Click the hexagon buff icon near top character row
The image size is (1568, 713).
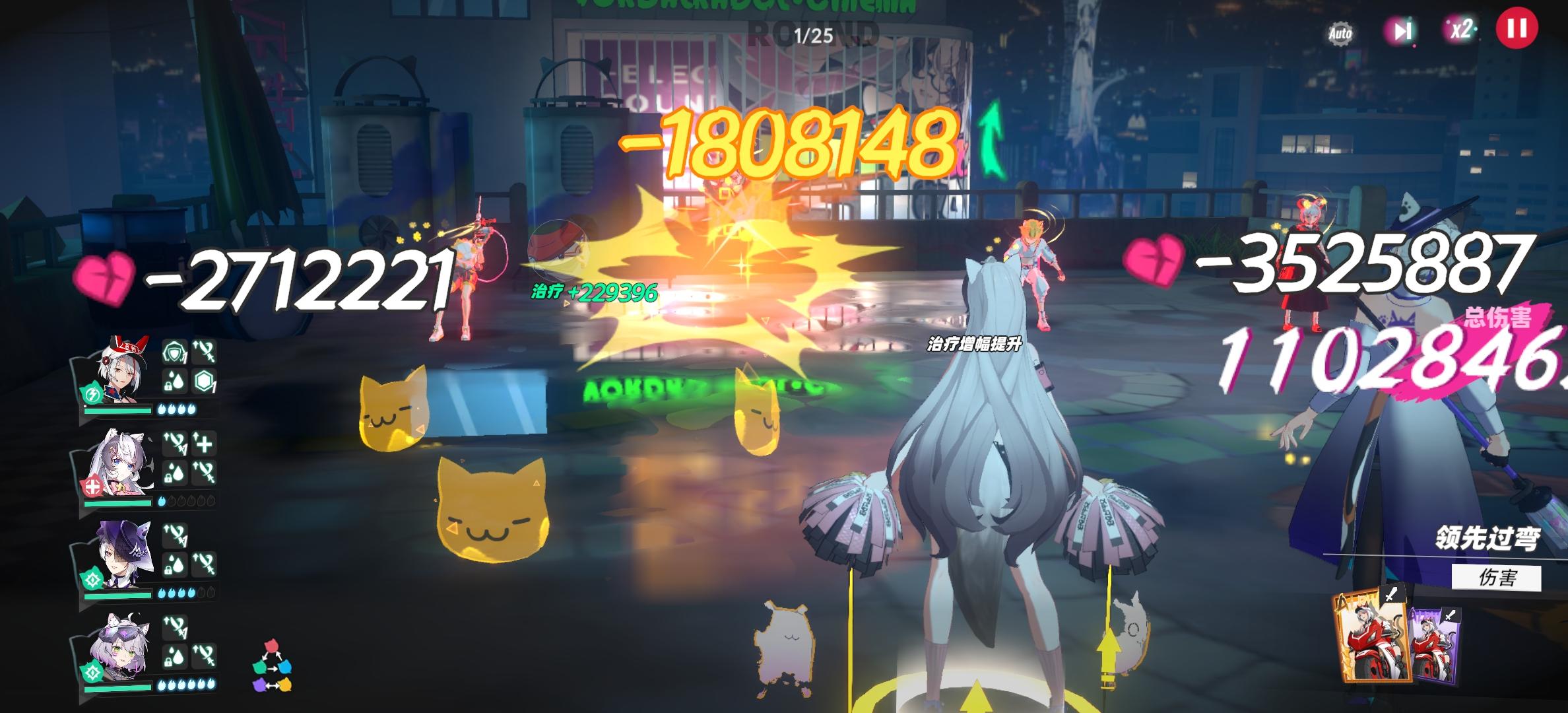coord(203,379)
